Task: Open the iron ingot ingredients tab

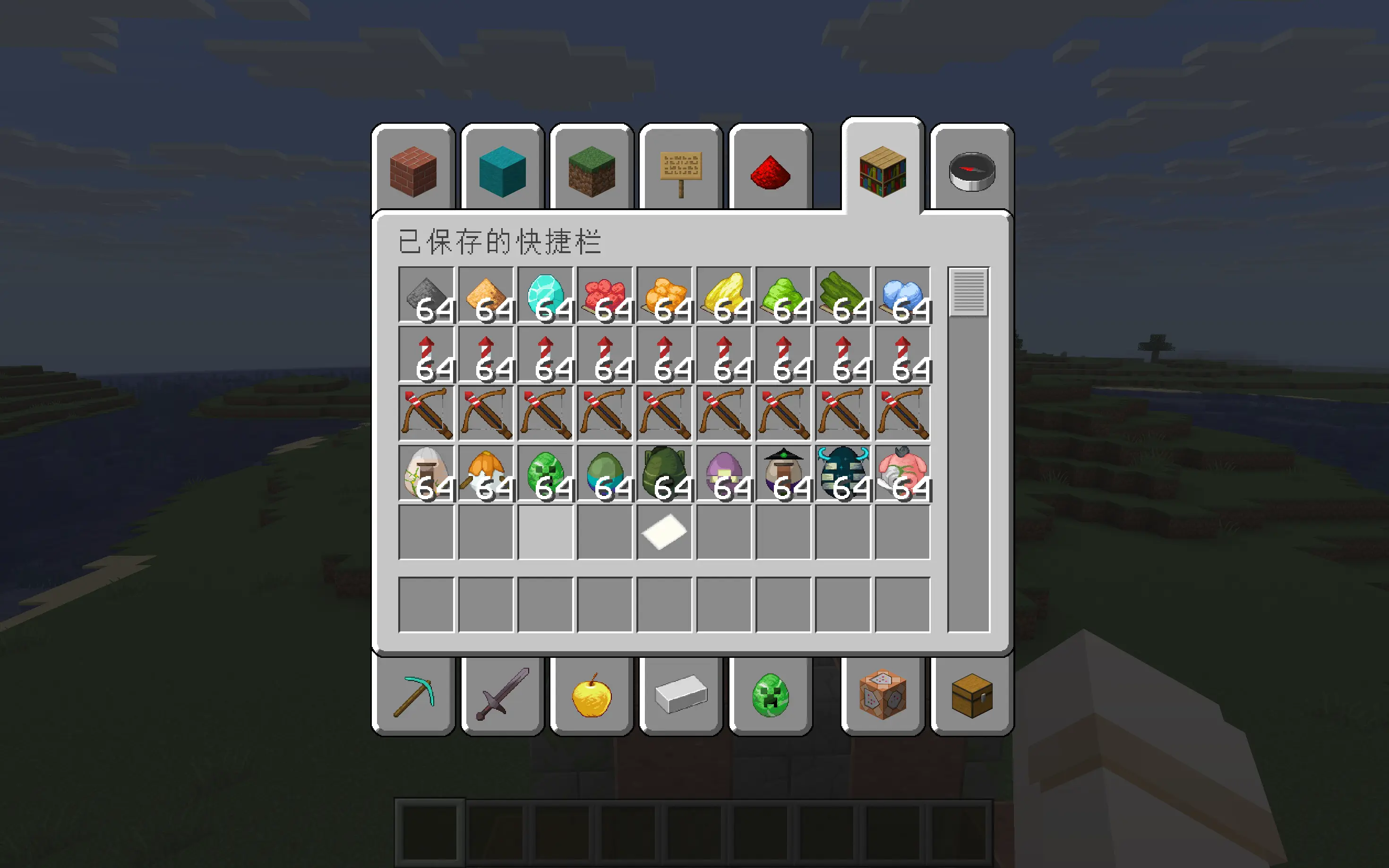Action: pos(680,696)
